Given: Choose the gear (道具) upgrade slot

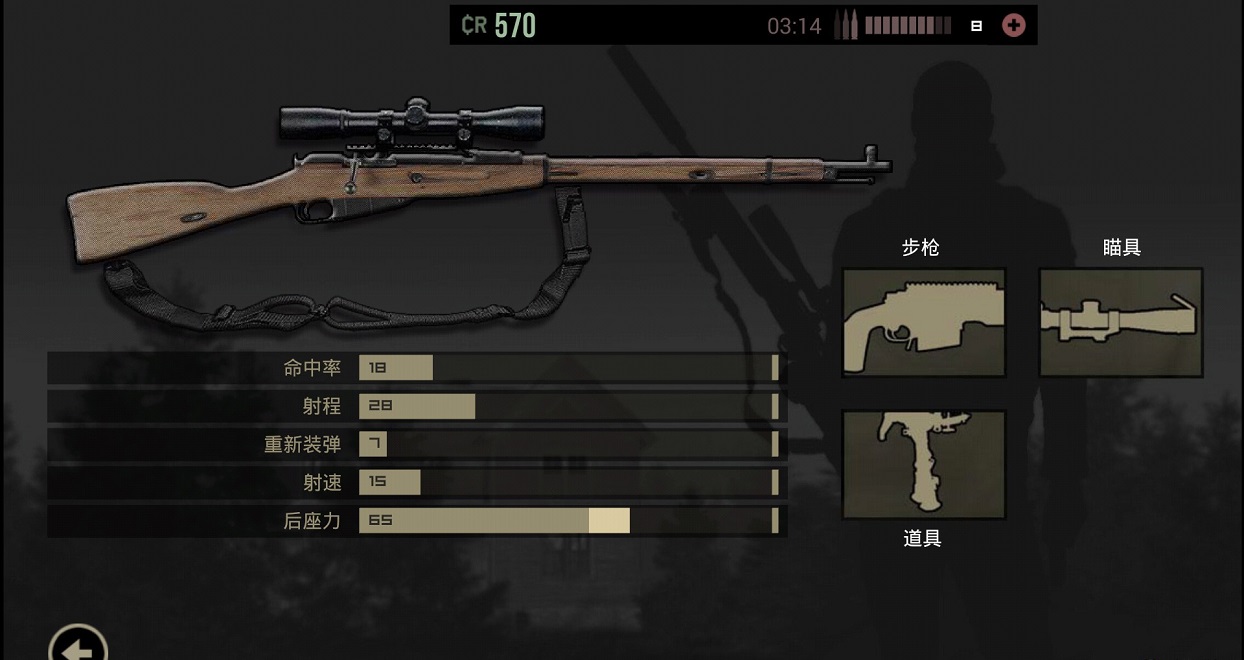Looking at the screenshot, I should pyautogui.click(x=923, y=464).
